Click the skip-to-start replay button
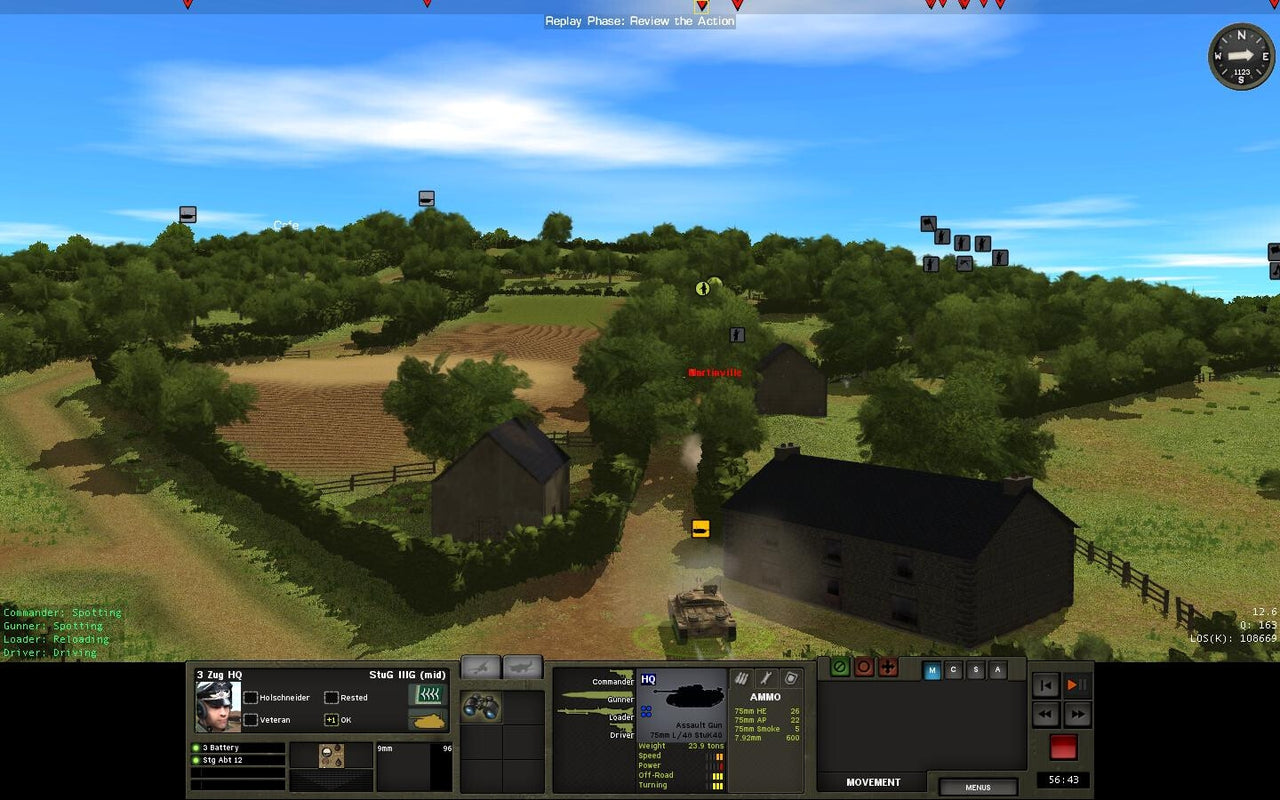This screenshot has width=1280, height=800. [1046, 686]
